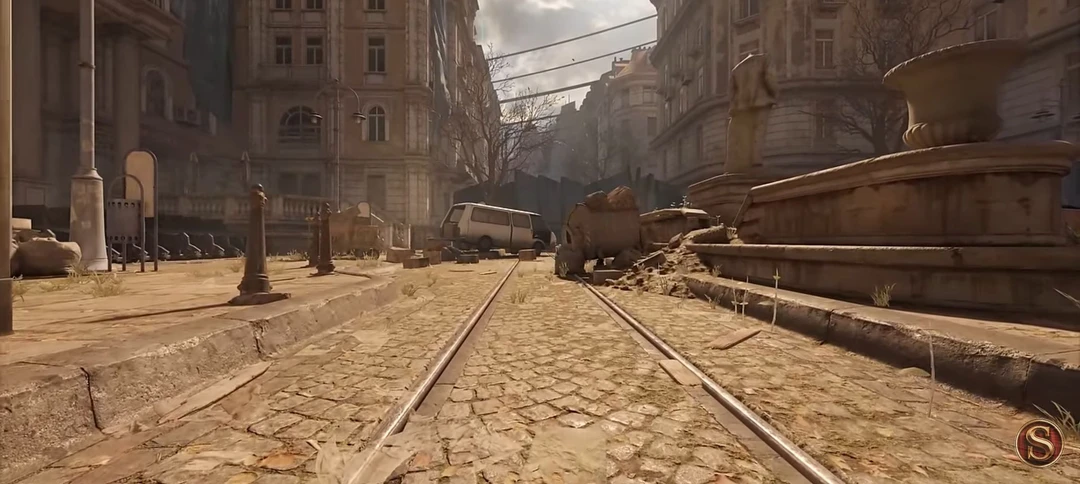Screen dimensions: 1080x484
Task: Click the circular S logo watermark
Action: (1039, 442)
